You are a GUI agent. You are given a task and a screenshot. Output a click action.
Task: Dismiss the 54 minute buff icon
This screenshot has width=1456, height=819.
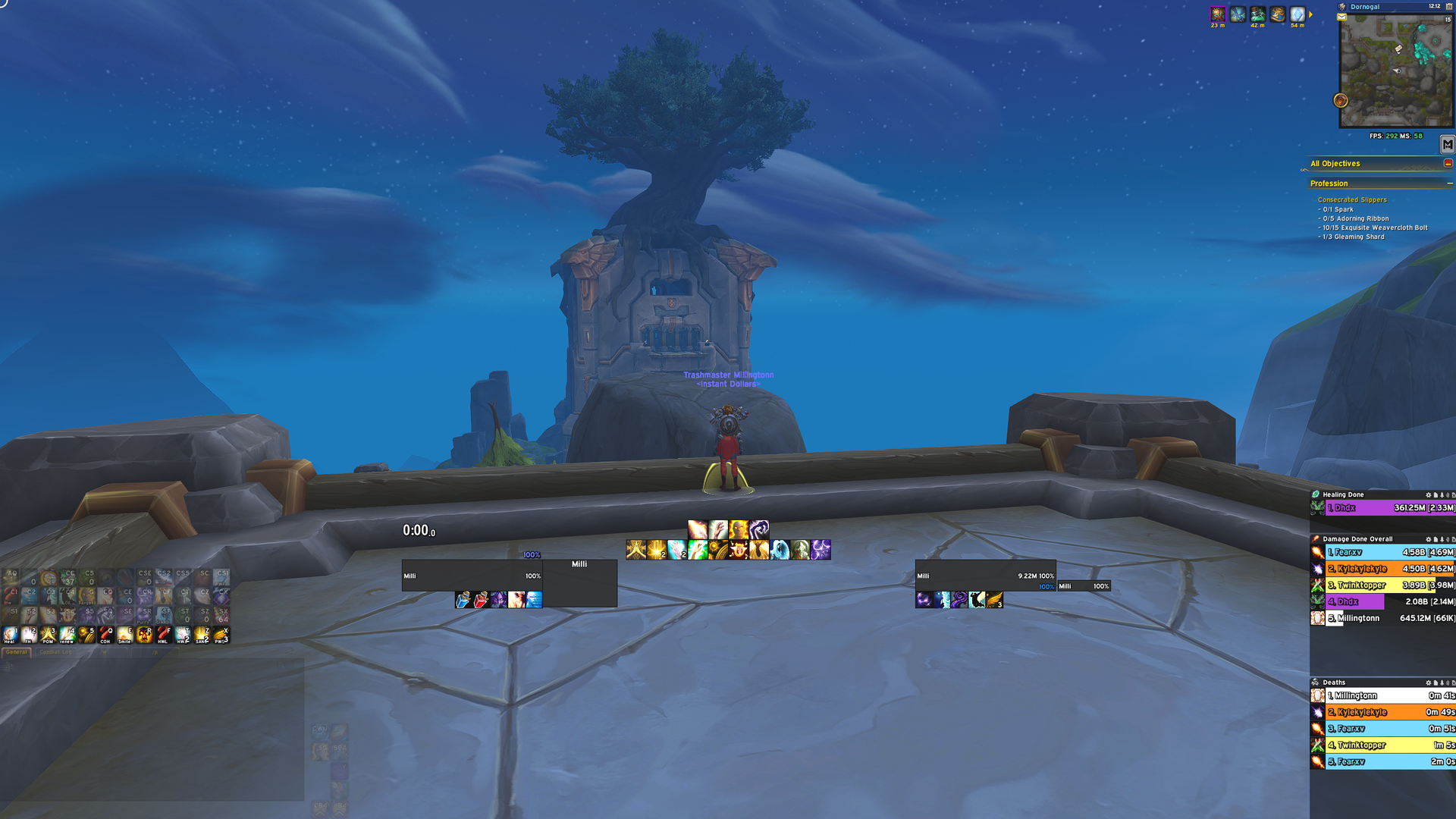coord(1297,13)
